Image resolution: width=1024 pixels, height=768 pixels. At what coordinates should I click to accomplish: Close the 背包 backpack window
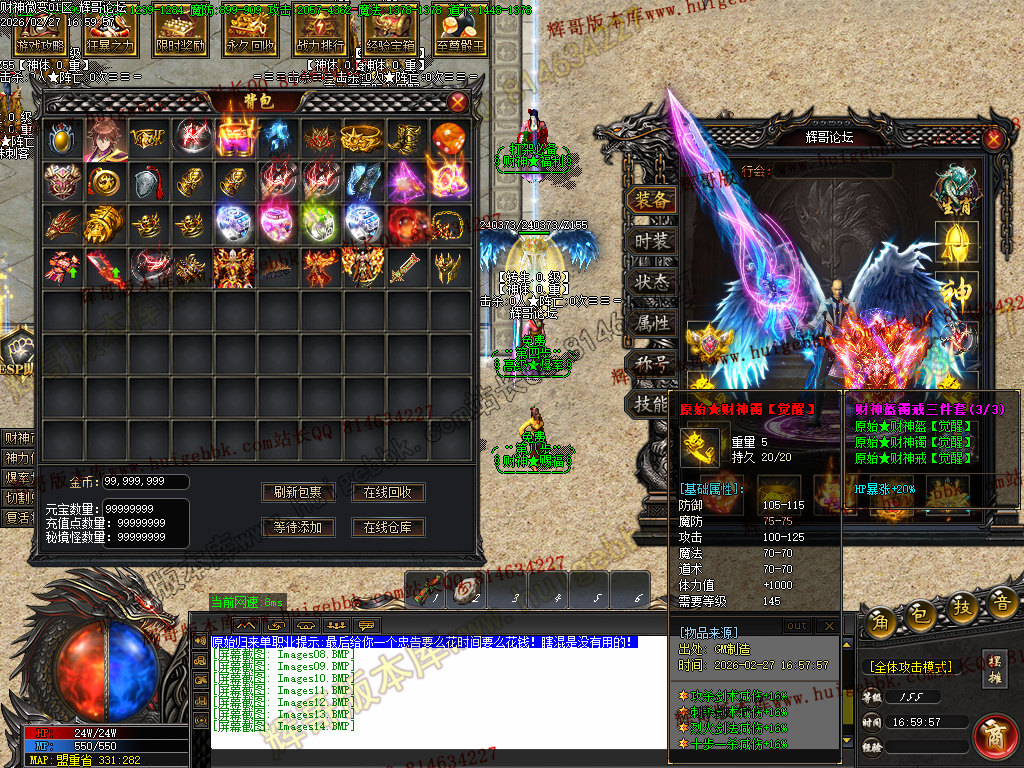pyautogui.click(x=458, y=102)
